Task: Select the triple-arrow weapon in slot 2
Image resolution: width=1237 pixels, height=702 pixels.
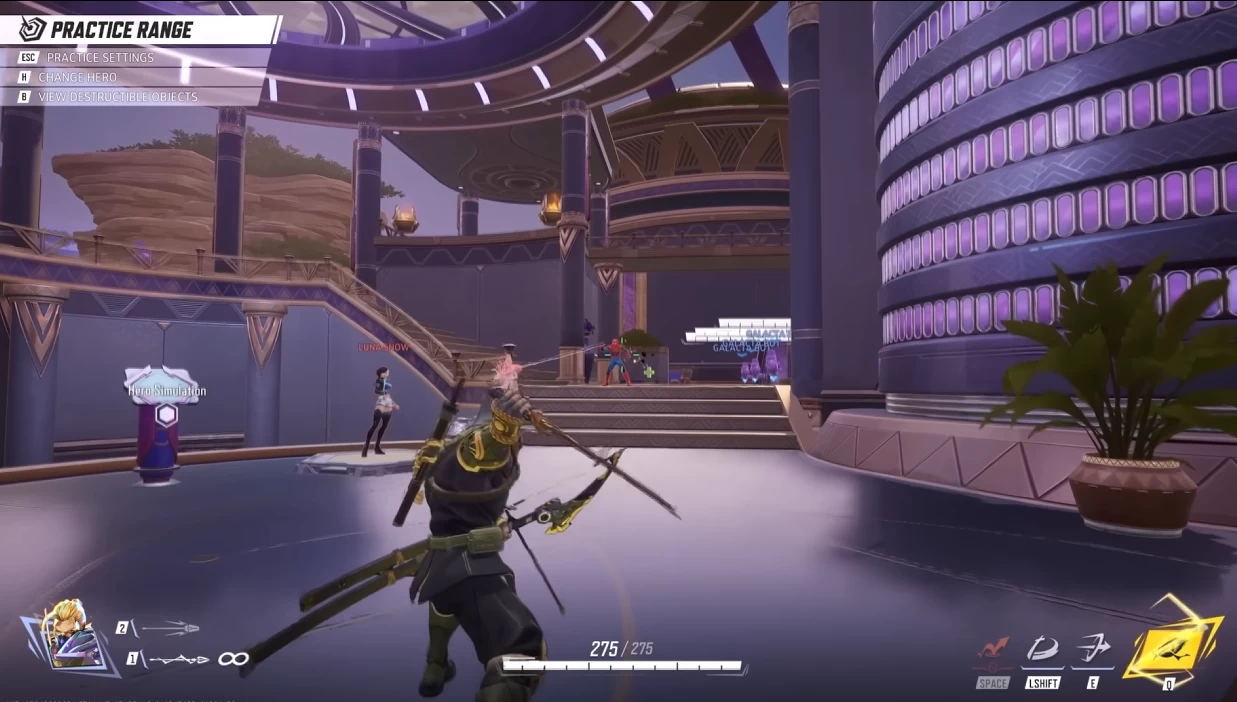Action: 168,628
